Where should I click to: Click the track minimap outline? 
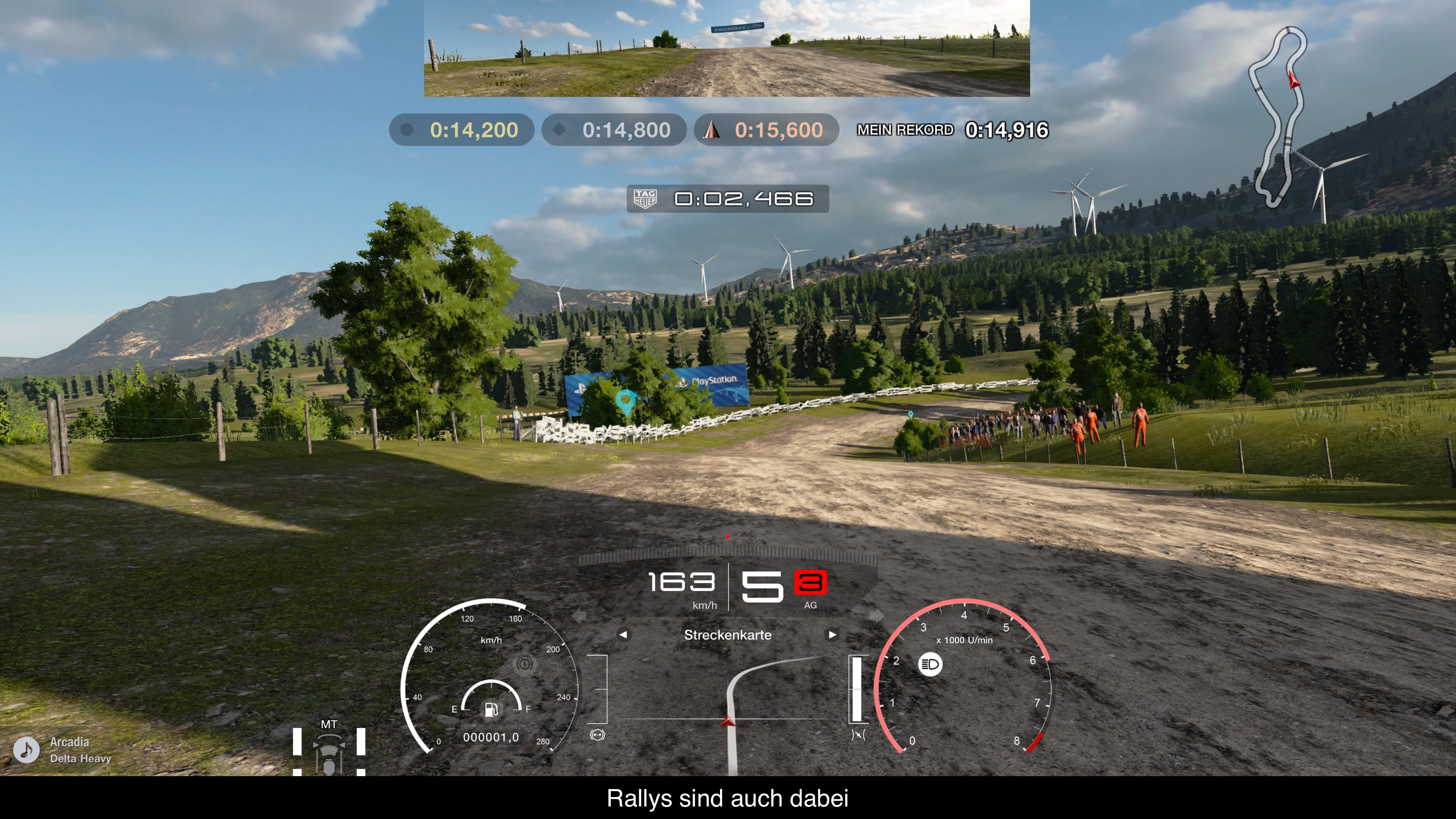1279,116
